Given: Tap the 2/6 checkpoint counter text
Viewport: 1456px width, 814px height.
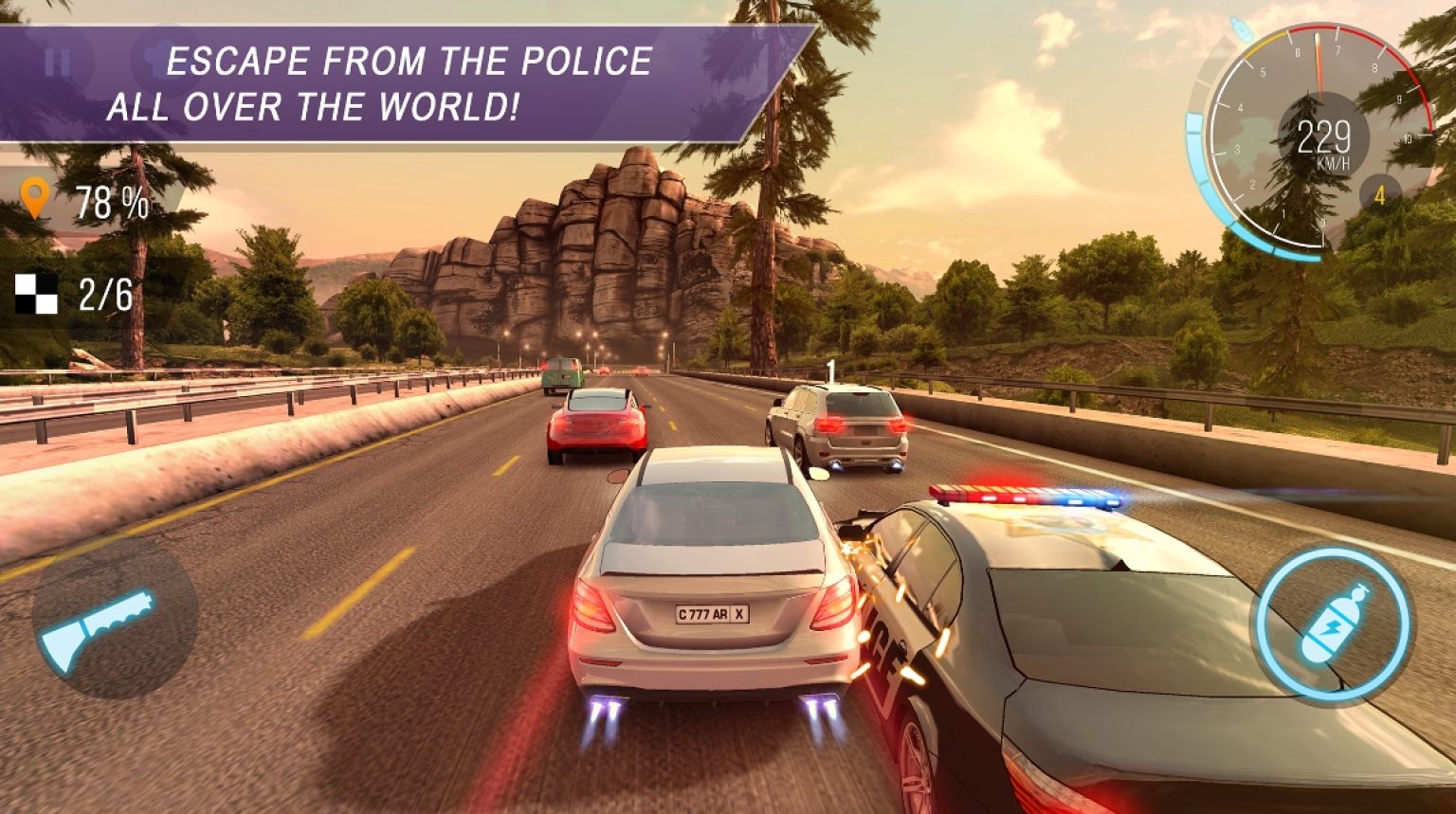Looking at the screenshot, I should [108, 294].
